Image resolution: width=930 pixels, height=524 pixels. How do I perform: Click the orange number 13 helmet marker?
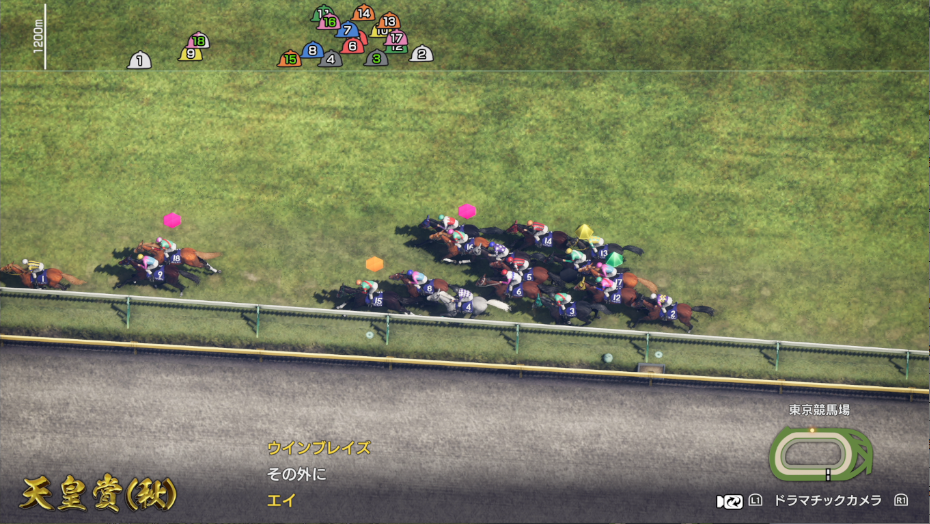pyautogui.click(x=389, y=21)
